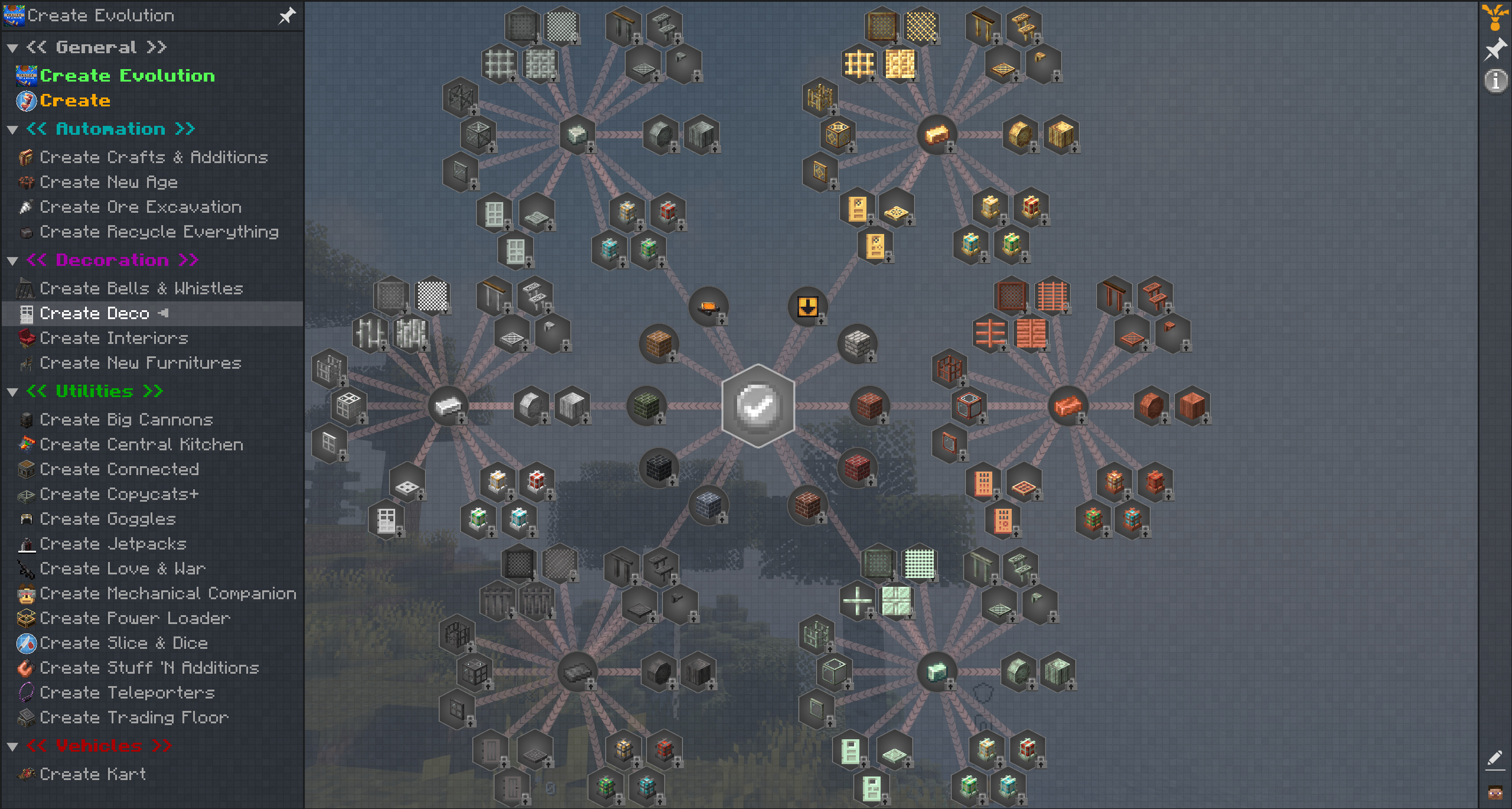1512x809 pixels.
Task: Pin the chapter panel with the pushpin
Action: [287, 15]
